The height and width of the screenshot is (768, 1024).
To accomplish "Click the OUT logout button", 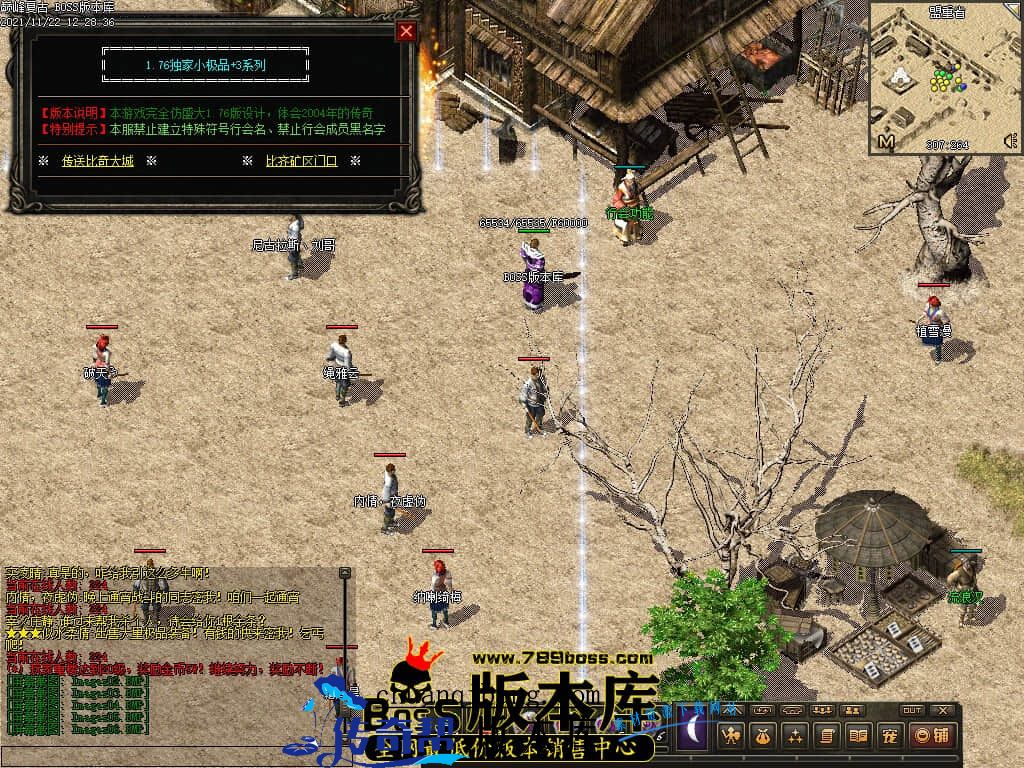I will pyautogui.click(x=912, y=710).
